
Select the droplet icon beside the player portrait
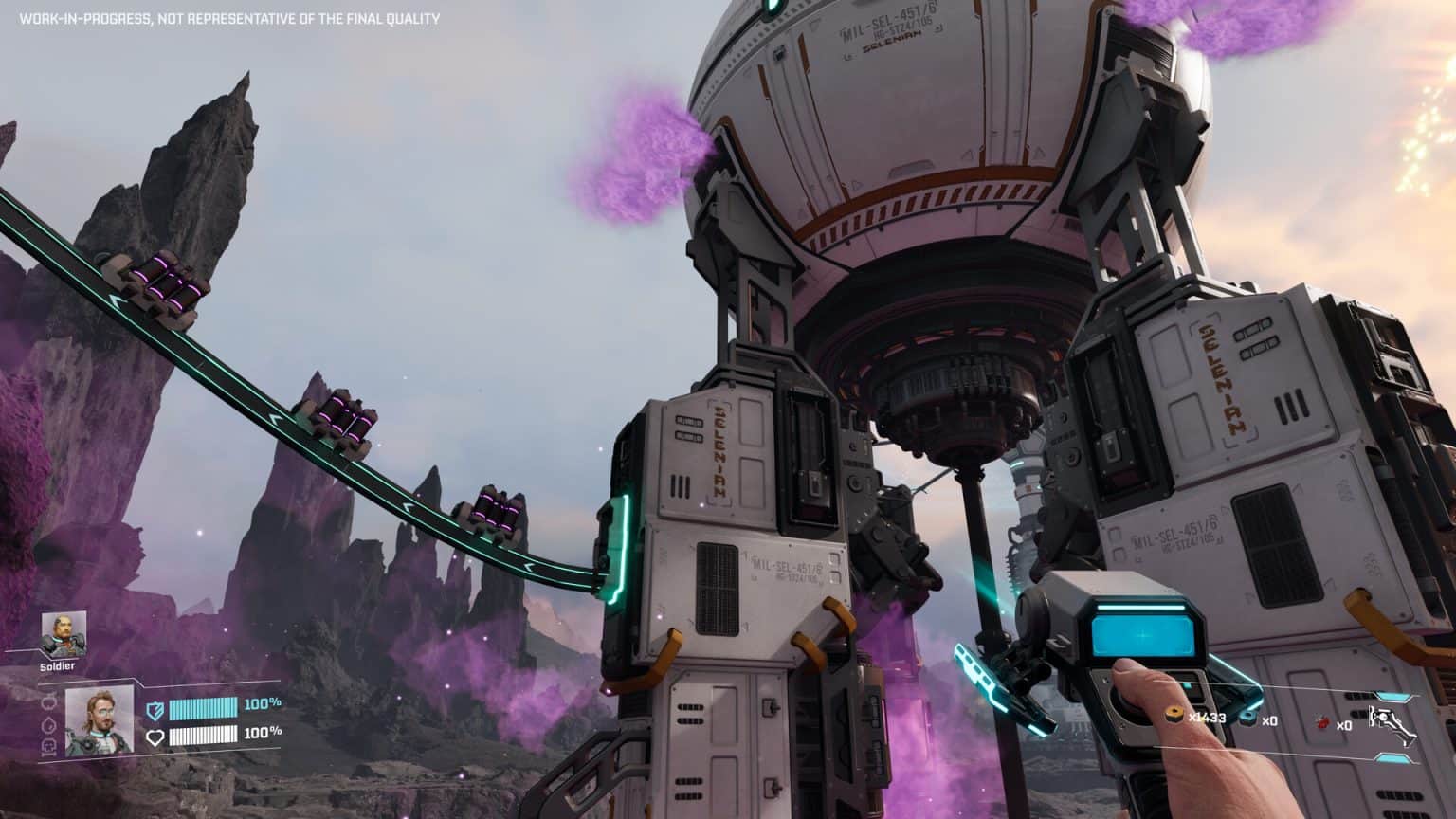tap(47, 724)
